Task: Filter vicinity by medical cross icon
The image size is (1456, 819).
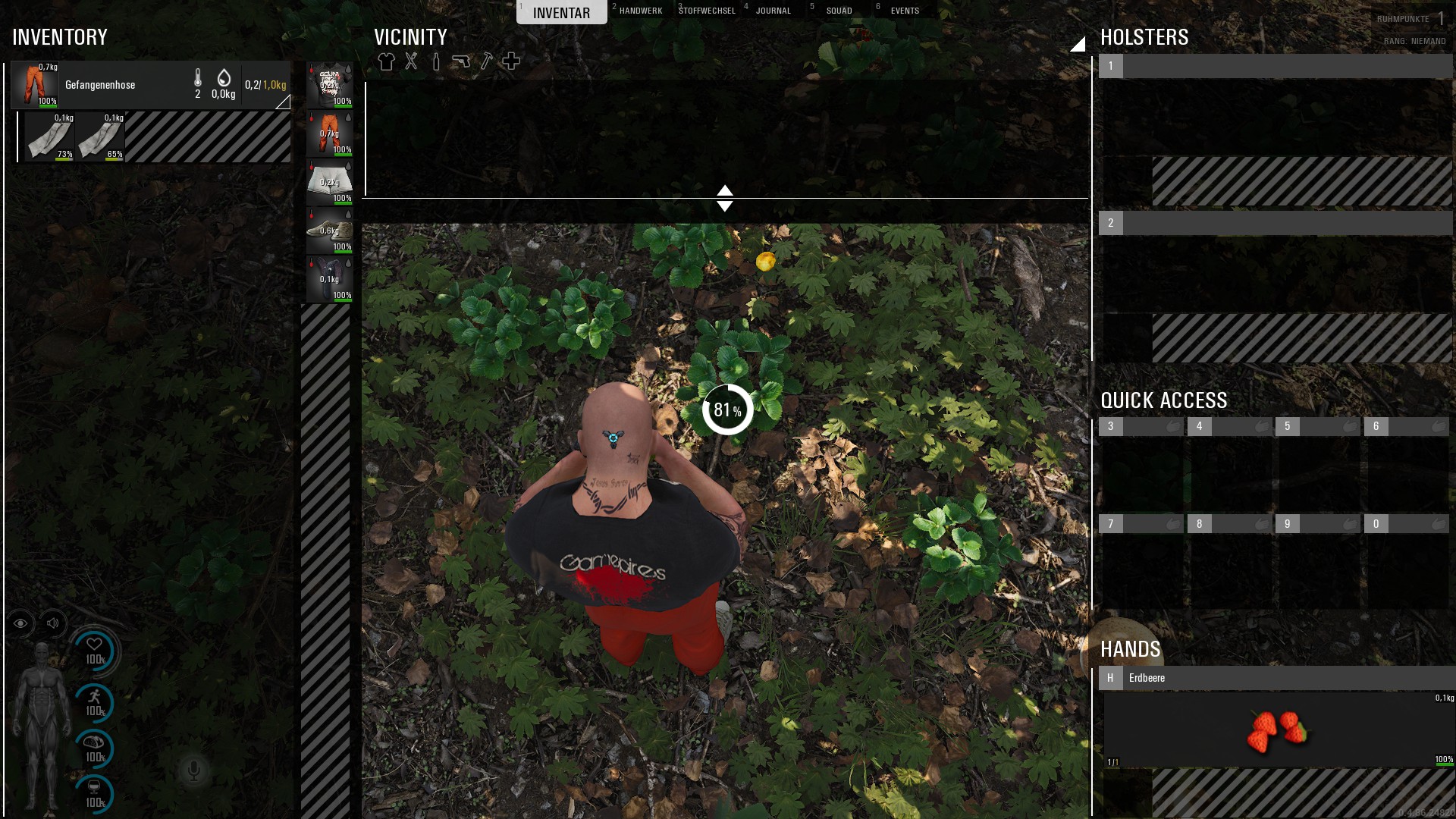Action: 511,61
